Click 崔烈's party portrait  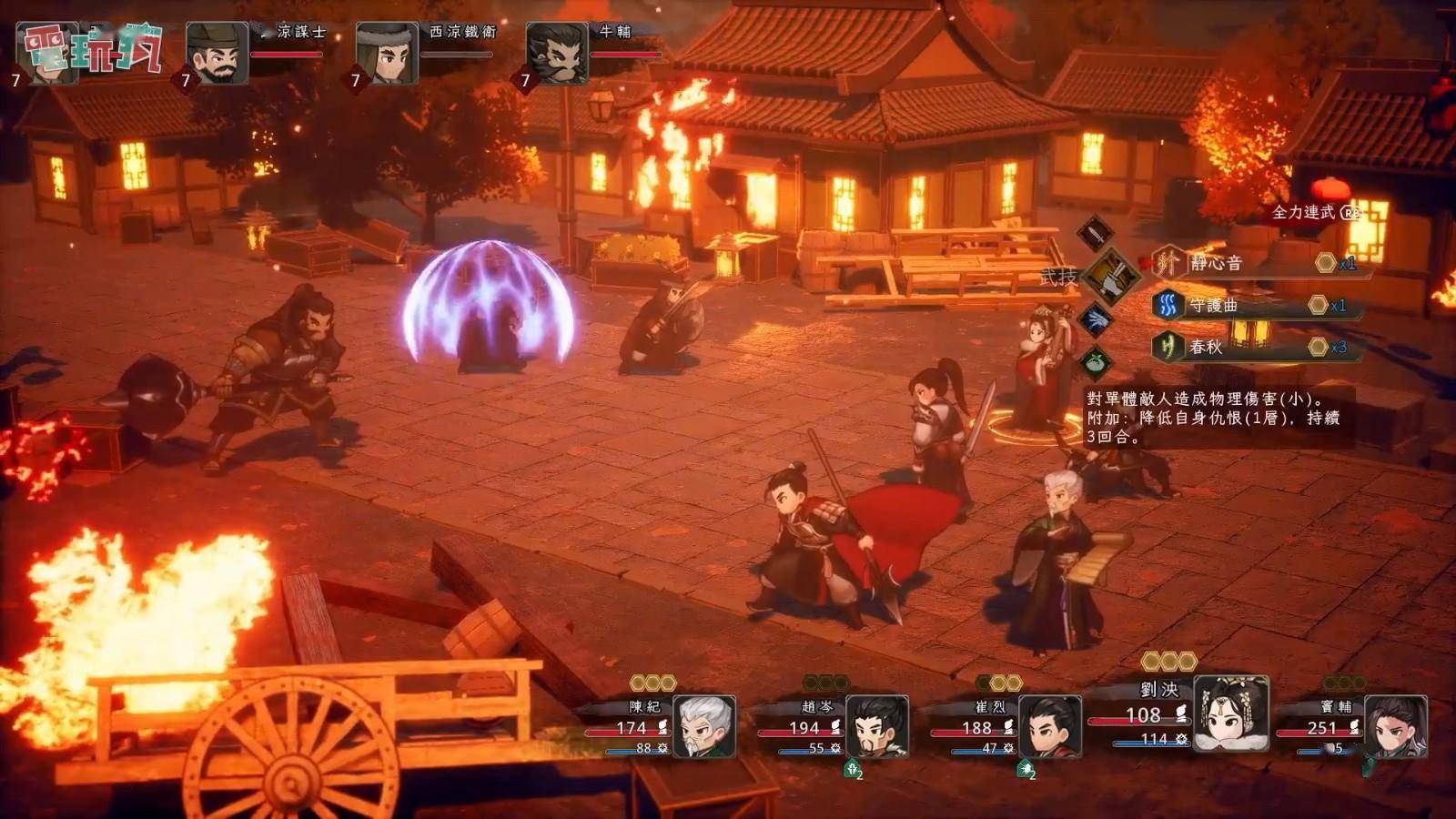(x=1049, y=725)
